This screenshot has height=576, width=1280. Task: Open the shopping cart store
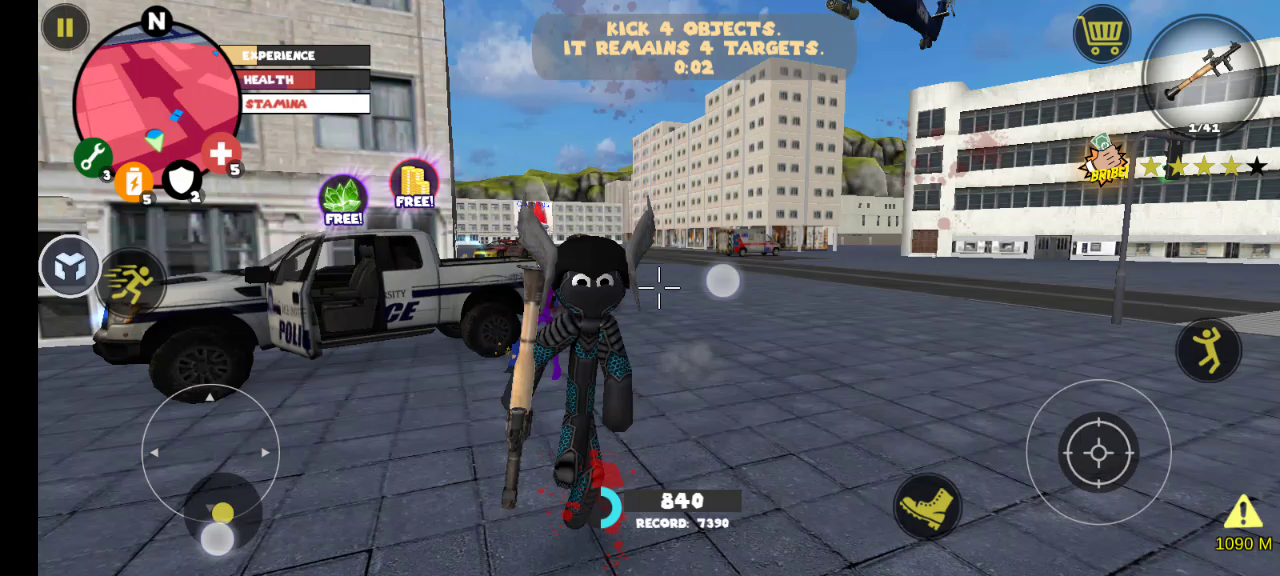click(x=1102, y=35)
